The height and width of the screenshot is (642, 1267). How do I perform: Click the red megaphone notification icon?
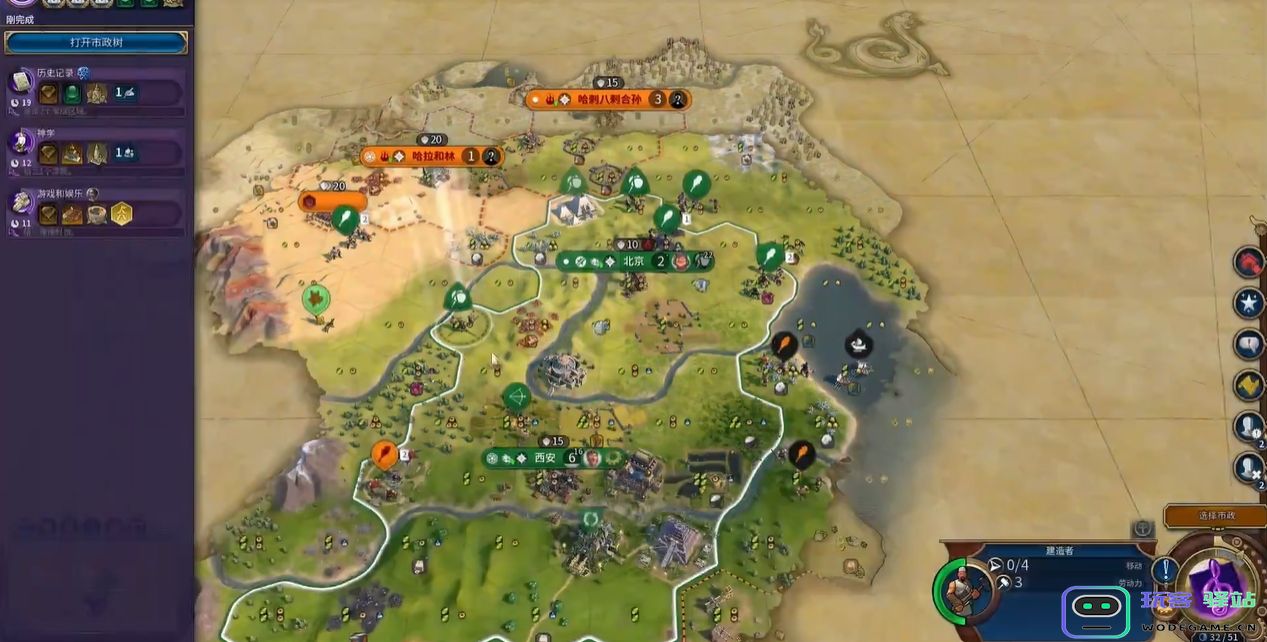pos(1249,262)
